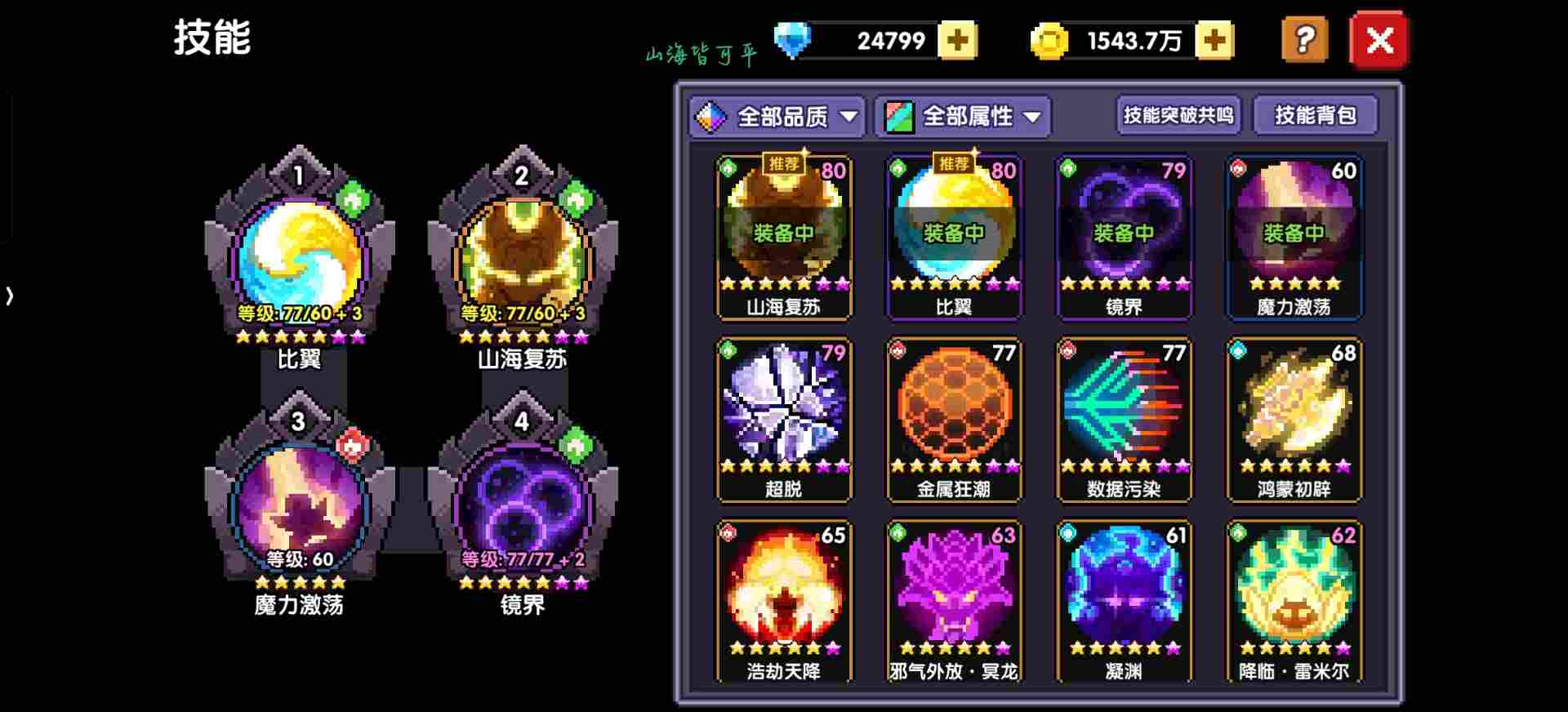Open 技能突破共鸣 skill resonance
This screenshot has width=1568, height=712.
[x=1178, y=115]
